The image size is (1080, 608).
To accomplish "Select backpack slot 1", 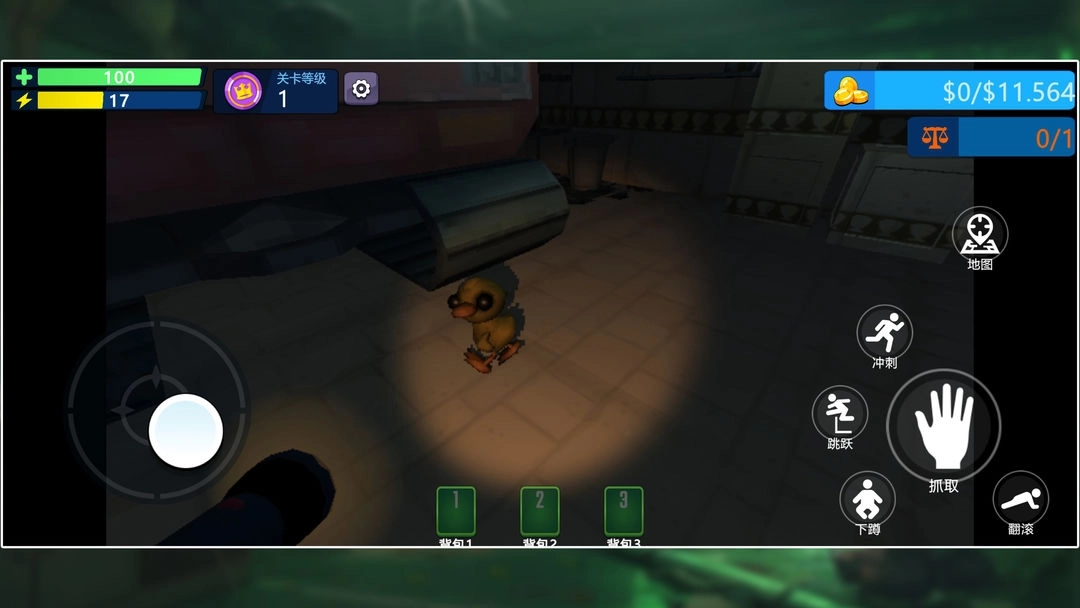I will click(456, 511).
